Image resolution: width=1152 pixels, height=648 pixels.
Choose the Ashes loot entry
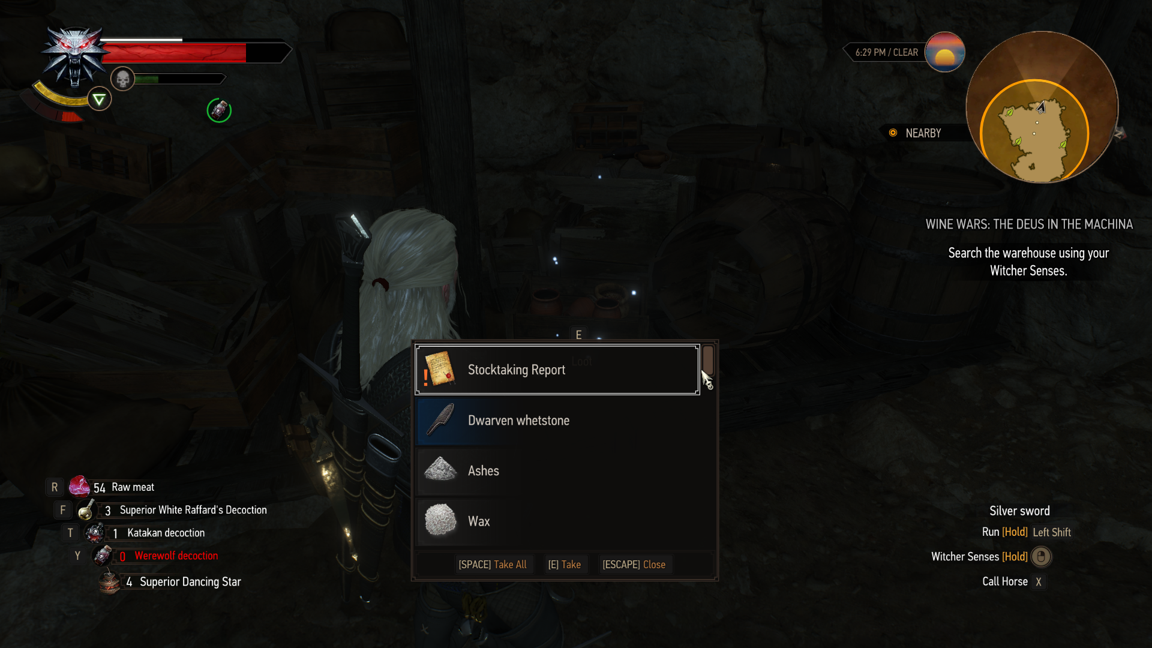(557, 471)
